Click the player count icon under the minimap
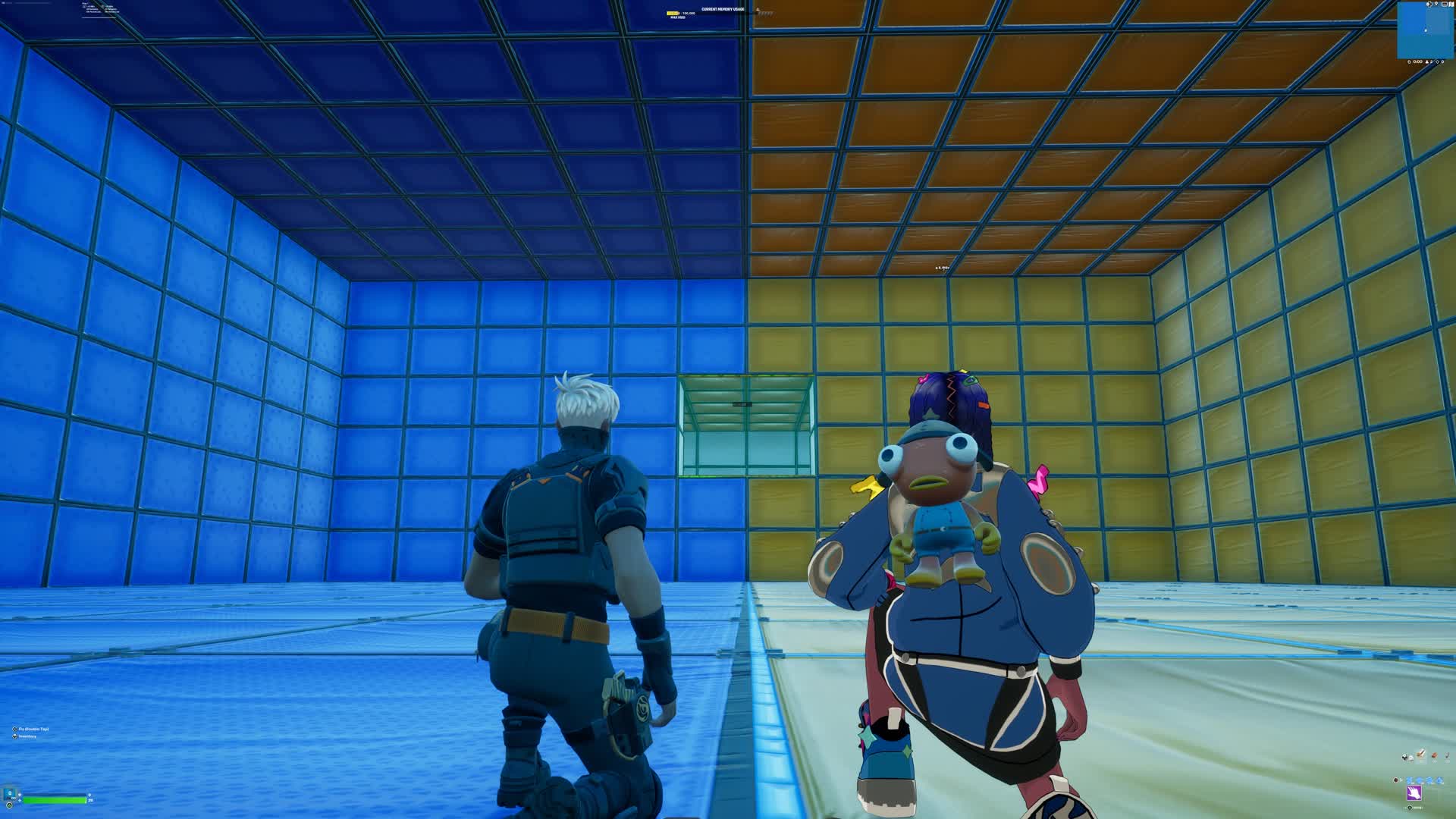The height and width of the screenshot is (819, 1456). [x=1427, y=62]
